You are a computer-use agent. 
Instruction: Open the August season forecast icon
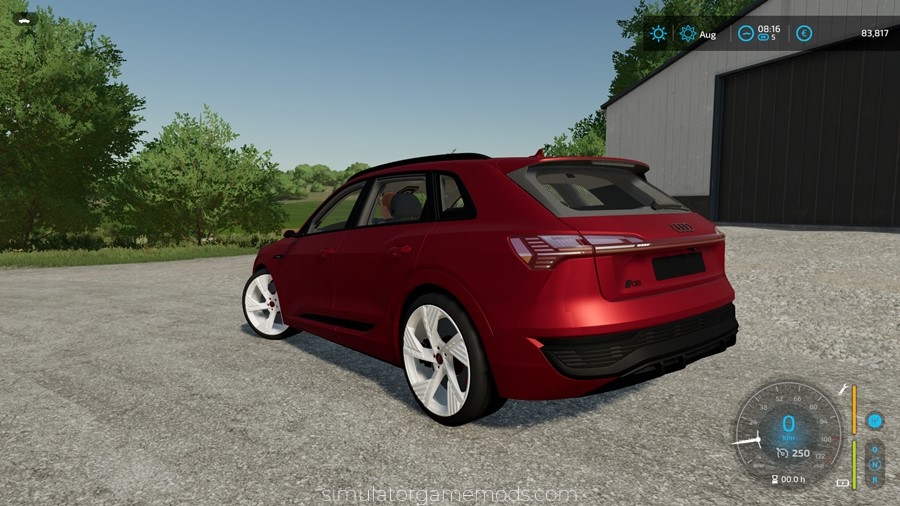point(688,33)
